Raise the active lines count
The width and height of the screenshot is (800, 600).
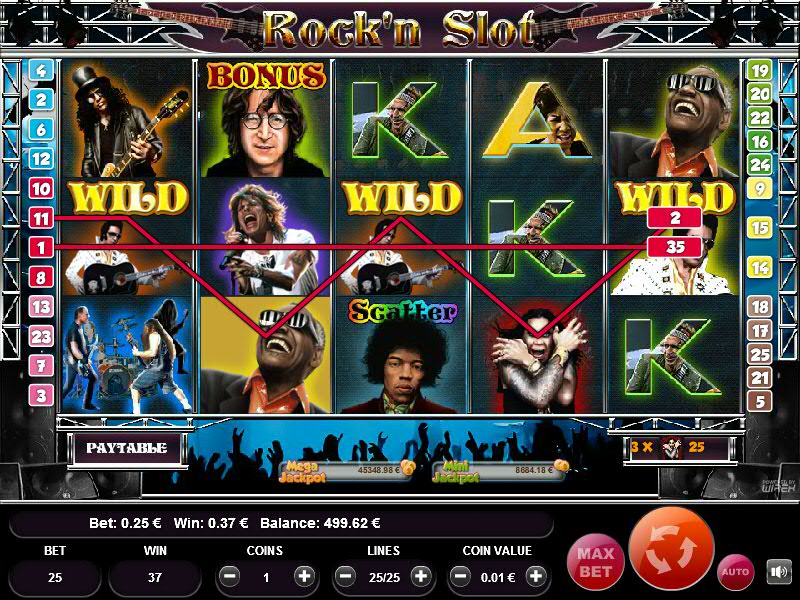point(421,577)
